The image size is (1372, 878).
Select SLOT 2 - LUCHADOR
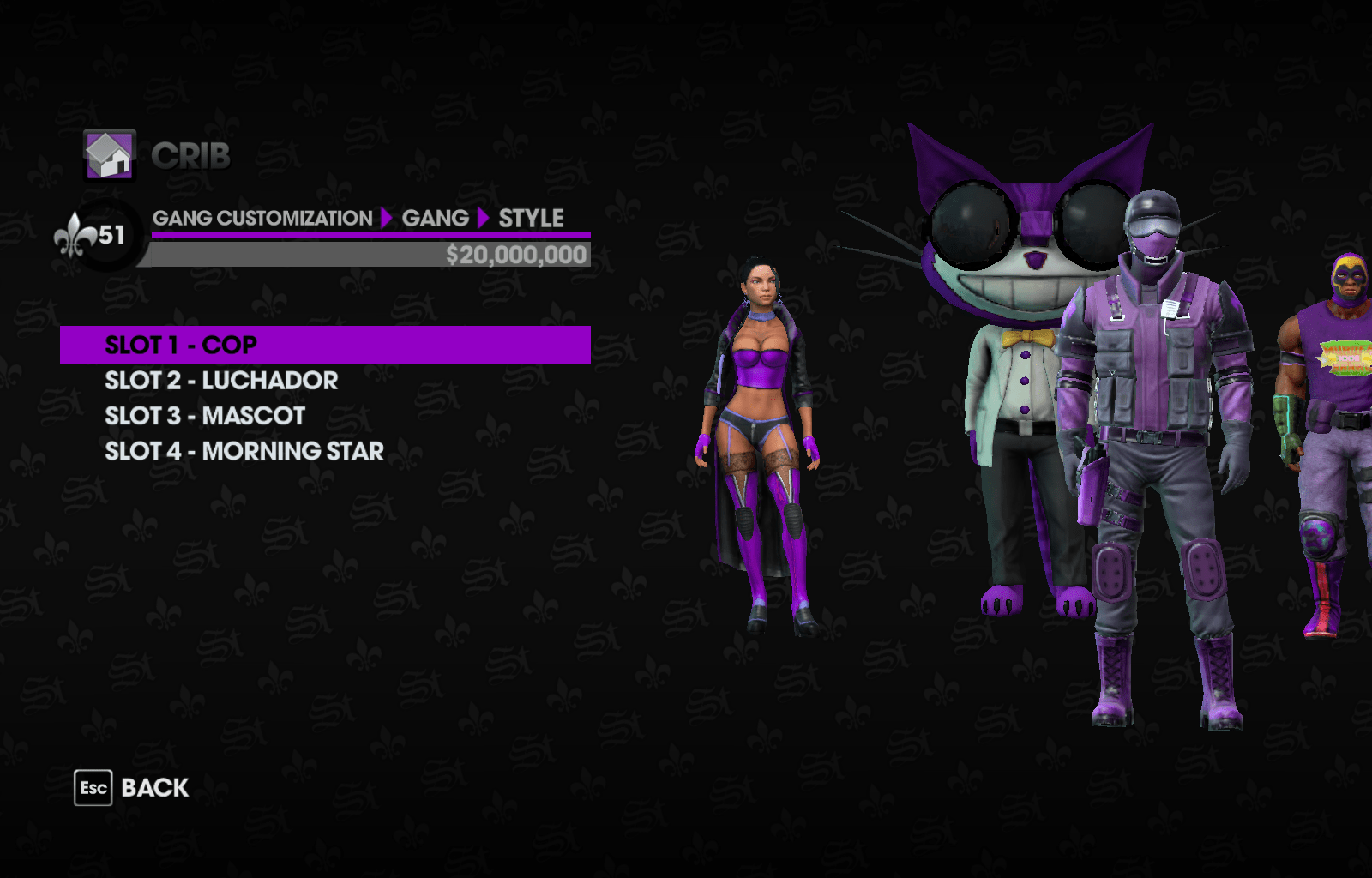point(222,381)
